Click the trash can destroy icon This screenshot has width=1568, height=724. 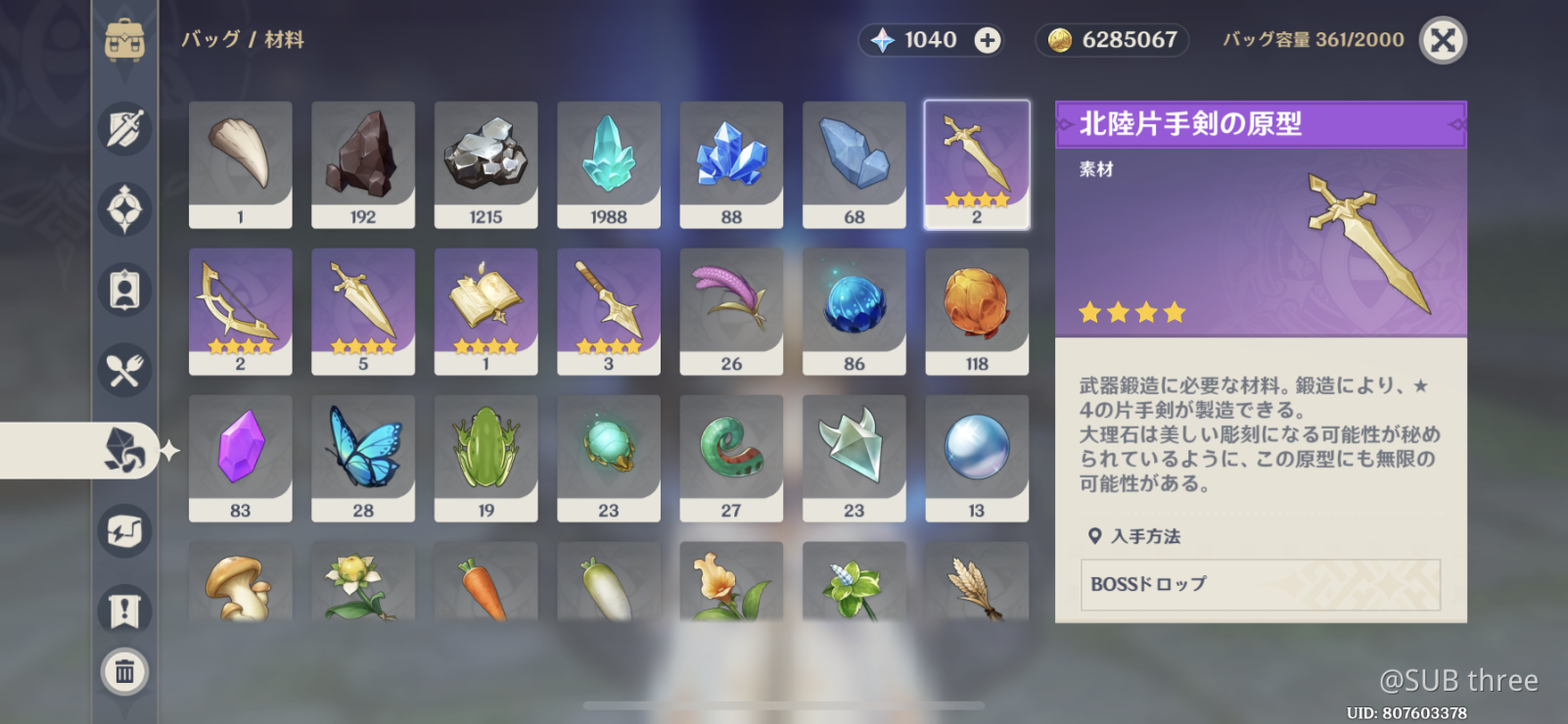125,673
